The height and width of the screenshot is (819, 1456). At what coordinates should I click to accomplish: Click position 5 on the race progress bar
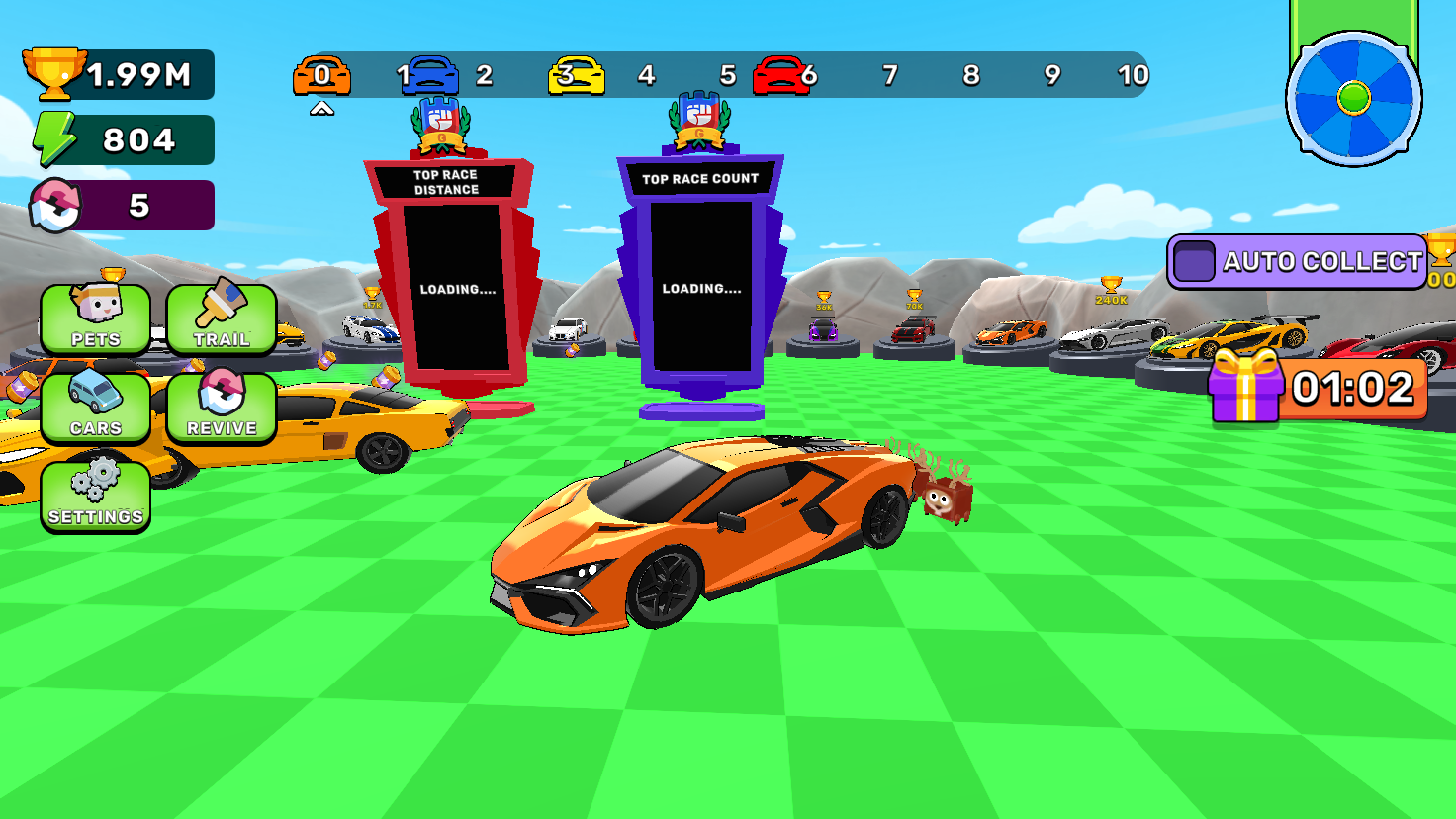pyautogui.click(x=729, y=74)
